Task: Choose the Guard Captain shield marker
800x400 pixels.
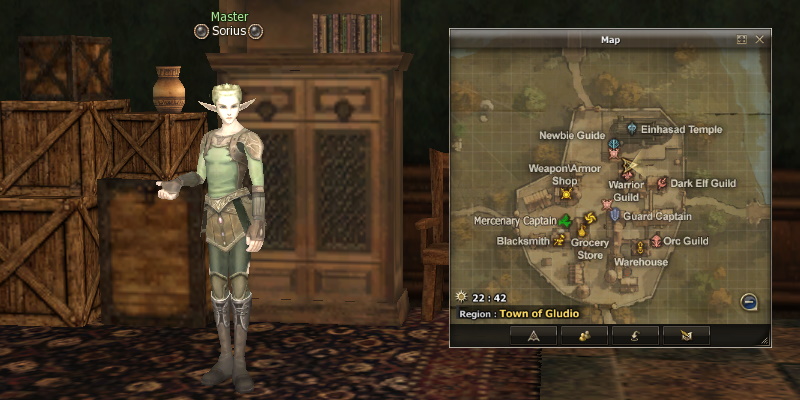Action: (614, 215)
